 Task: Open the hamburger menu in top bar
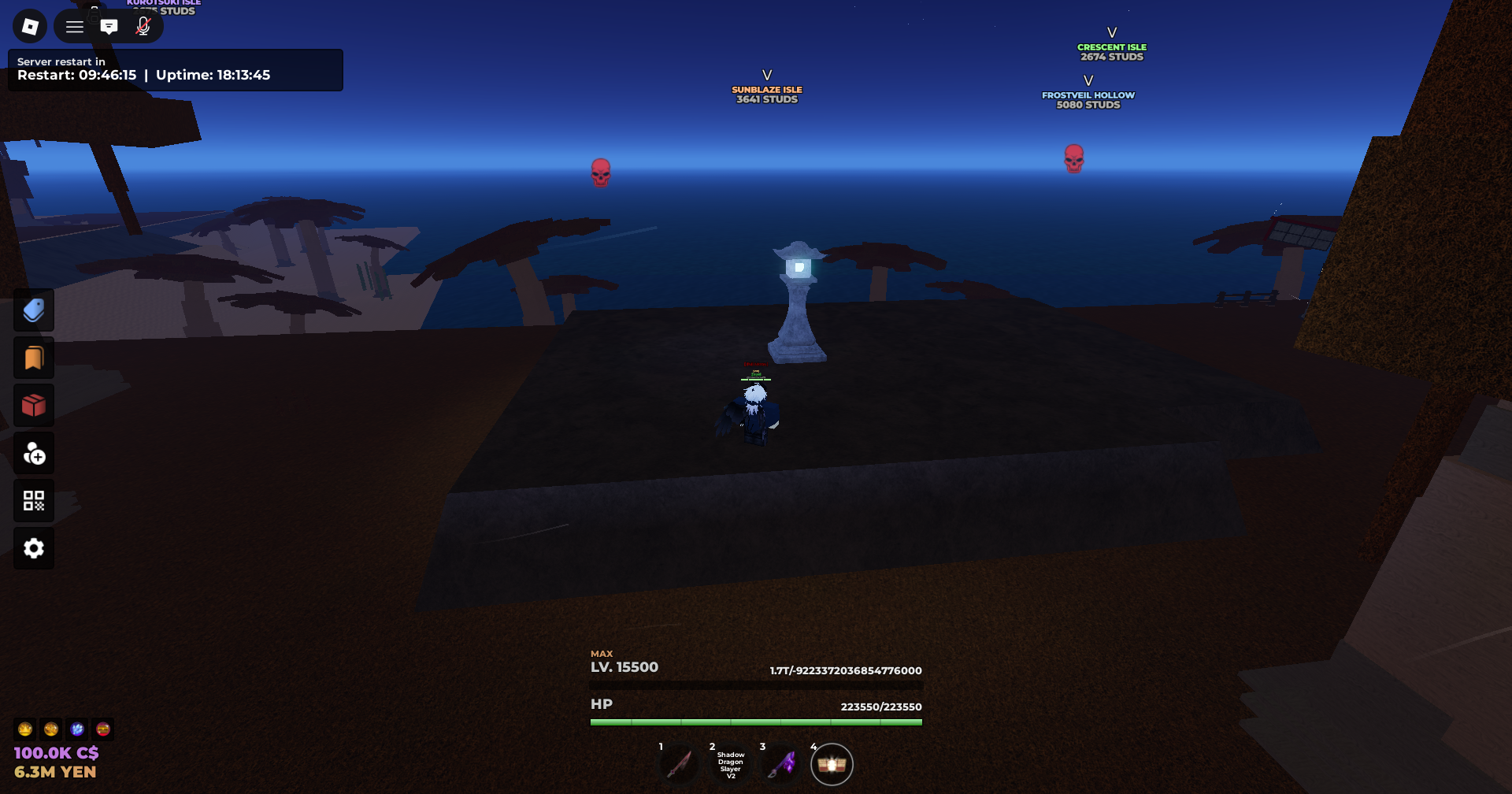pos(75,27)
